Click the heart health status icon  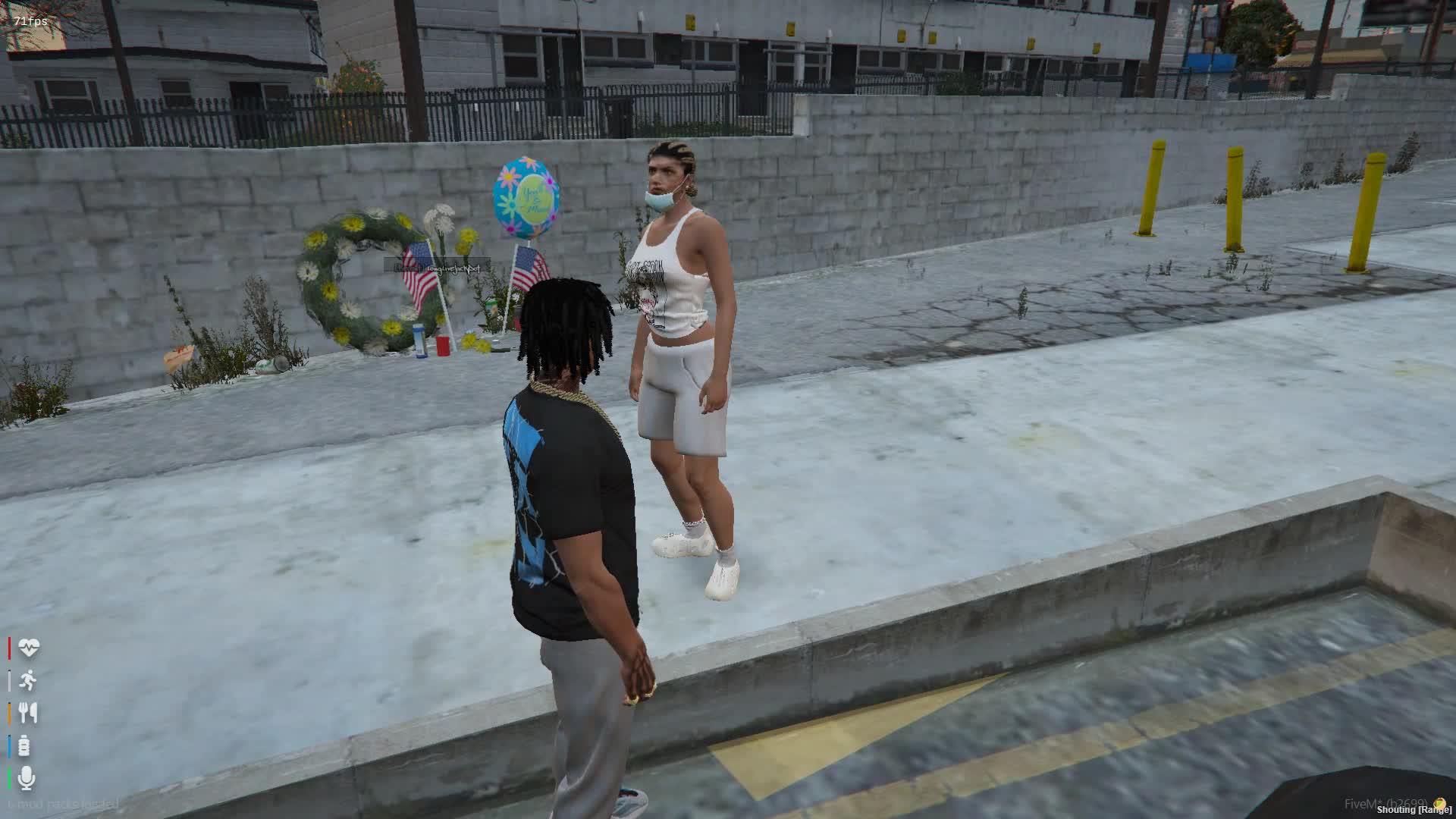click(x=28, y=648)
